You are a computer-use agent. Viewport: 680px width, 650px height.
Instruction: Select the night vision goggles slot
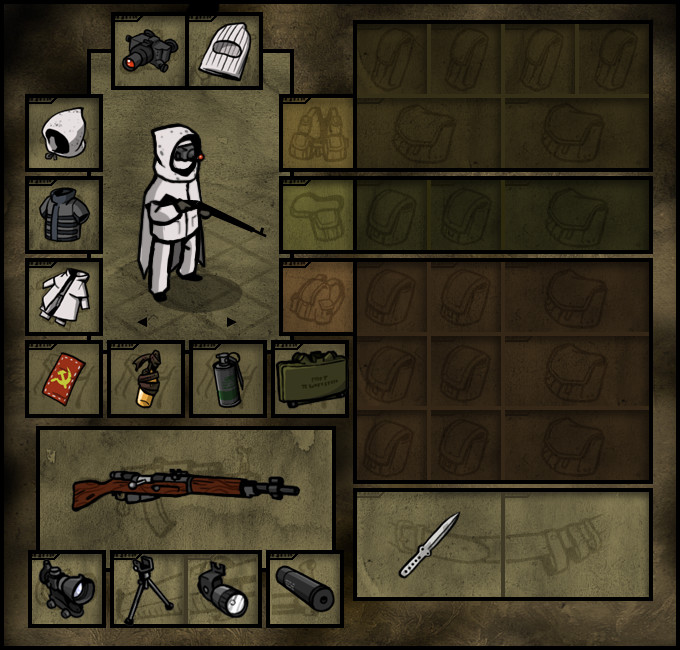(x=149, y=51)
